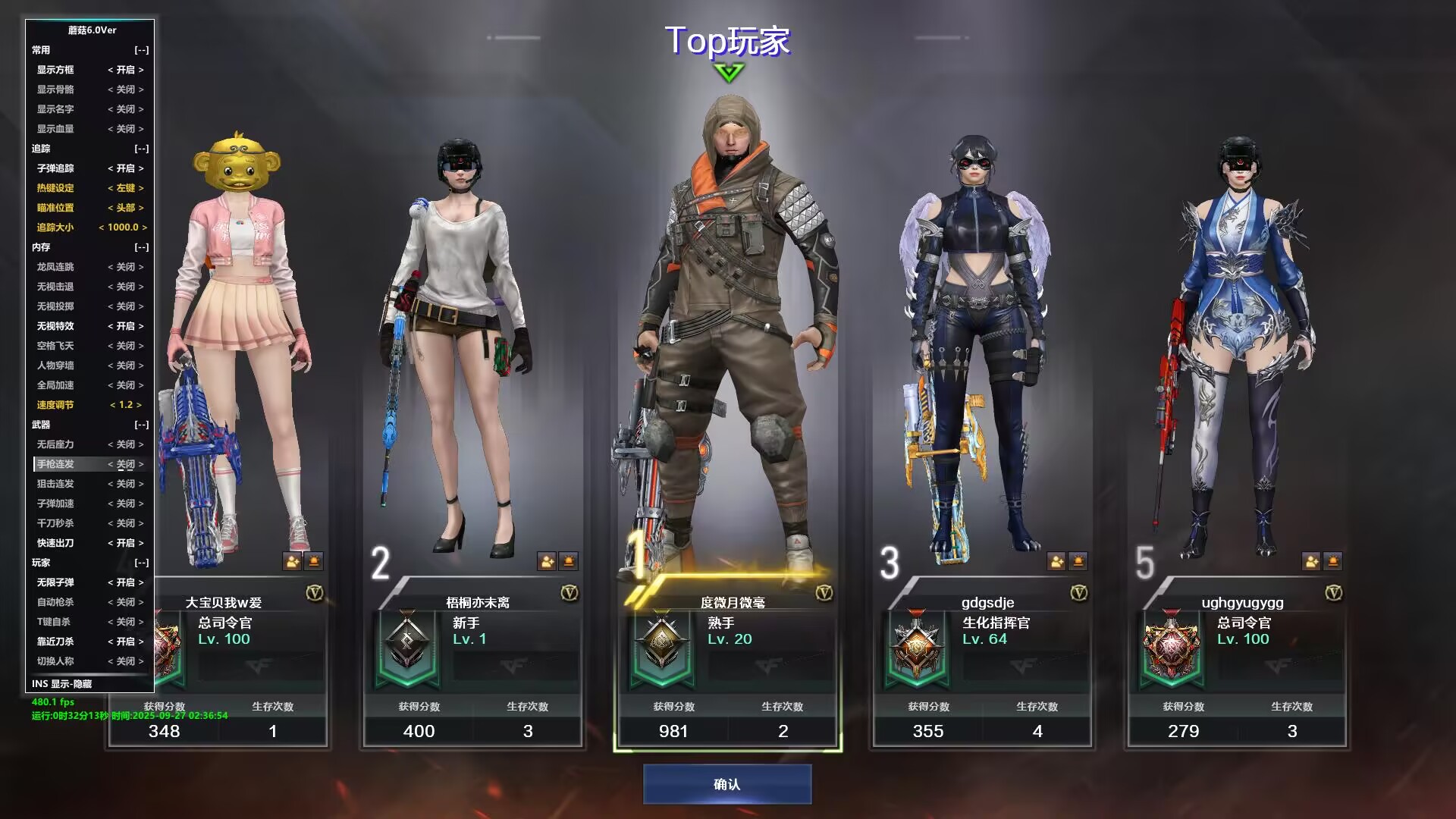Collapse the overlay's 常用 section header
This screenshot has height=819, width=1456.
(x=141, y=50)
